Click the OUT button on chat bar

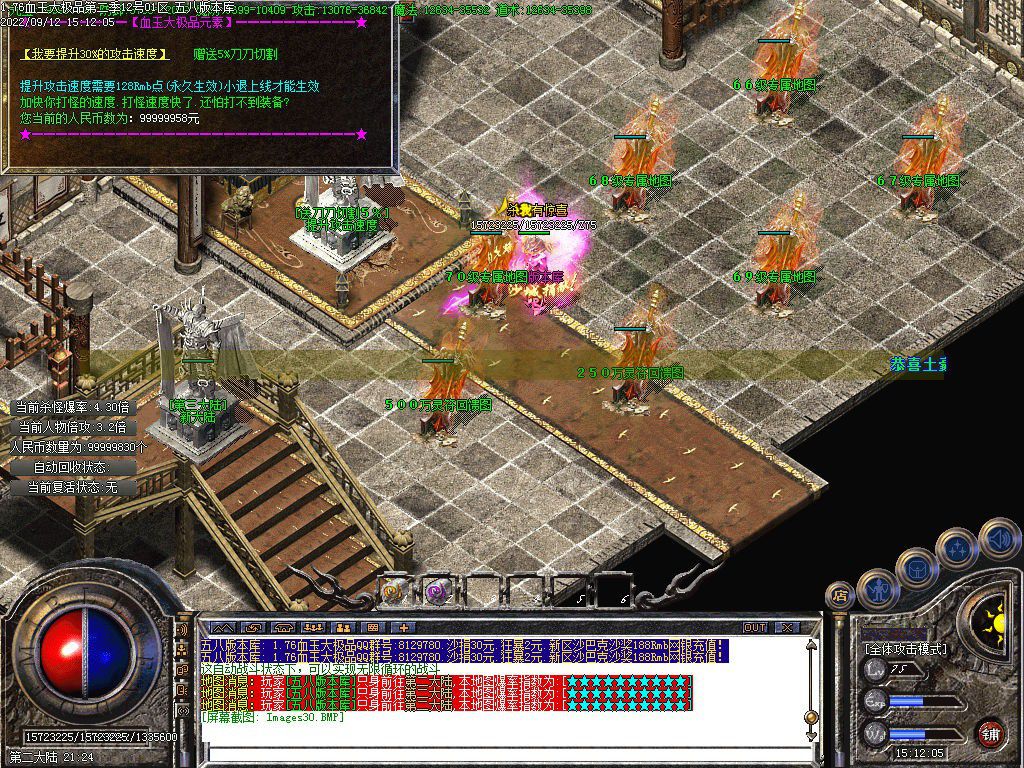pyautogui.click(x=754, y=628)
